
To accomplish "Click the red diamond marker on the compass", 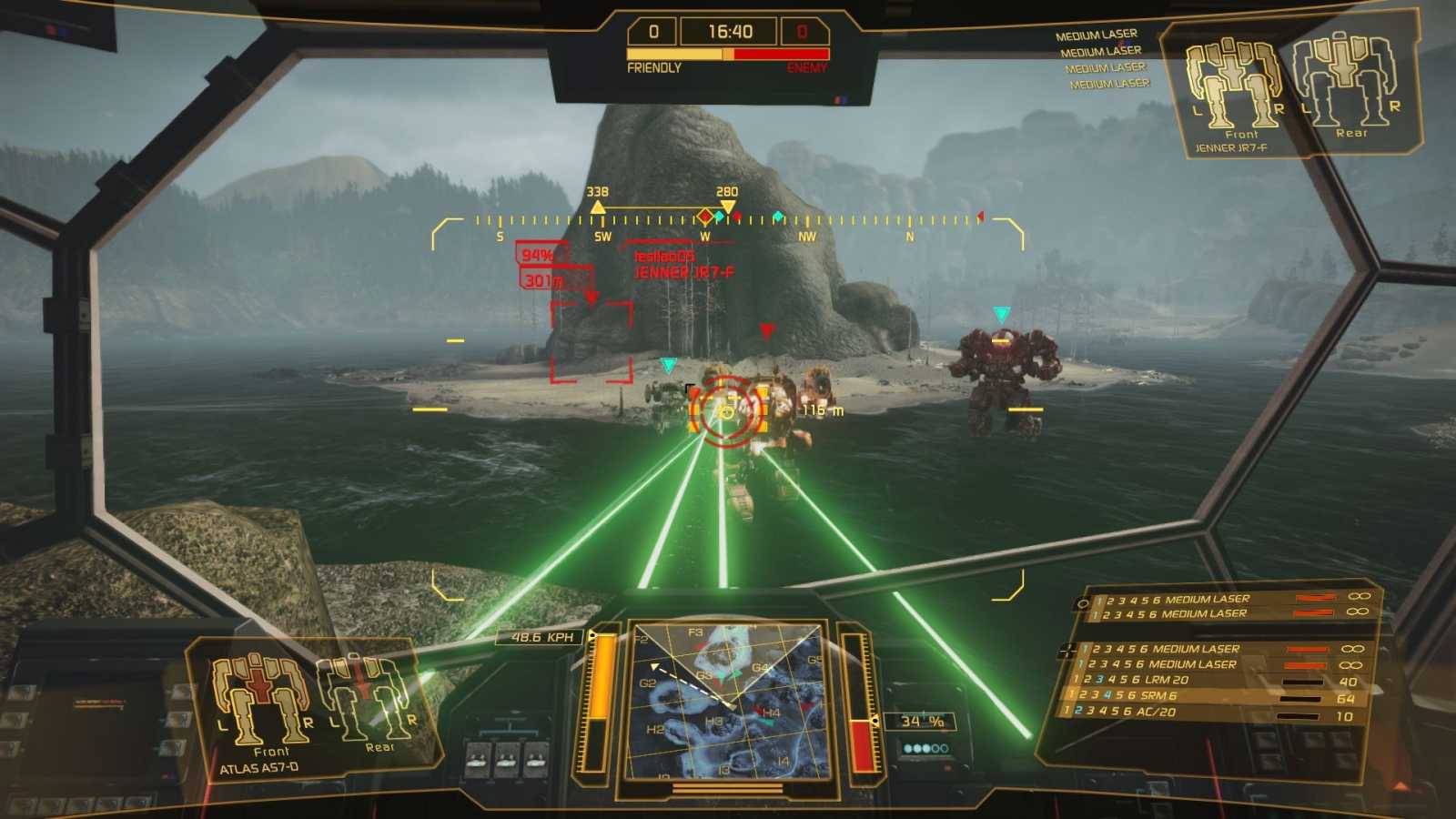I will tap(706, 217).
